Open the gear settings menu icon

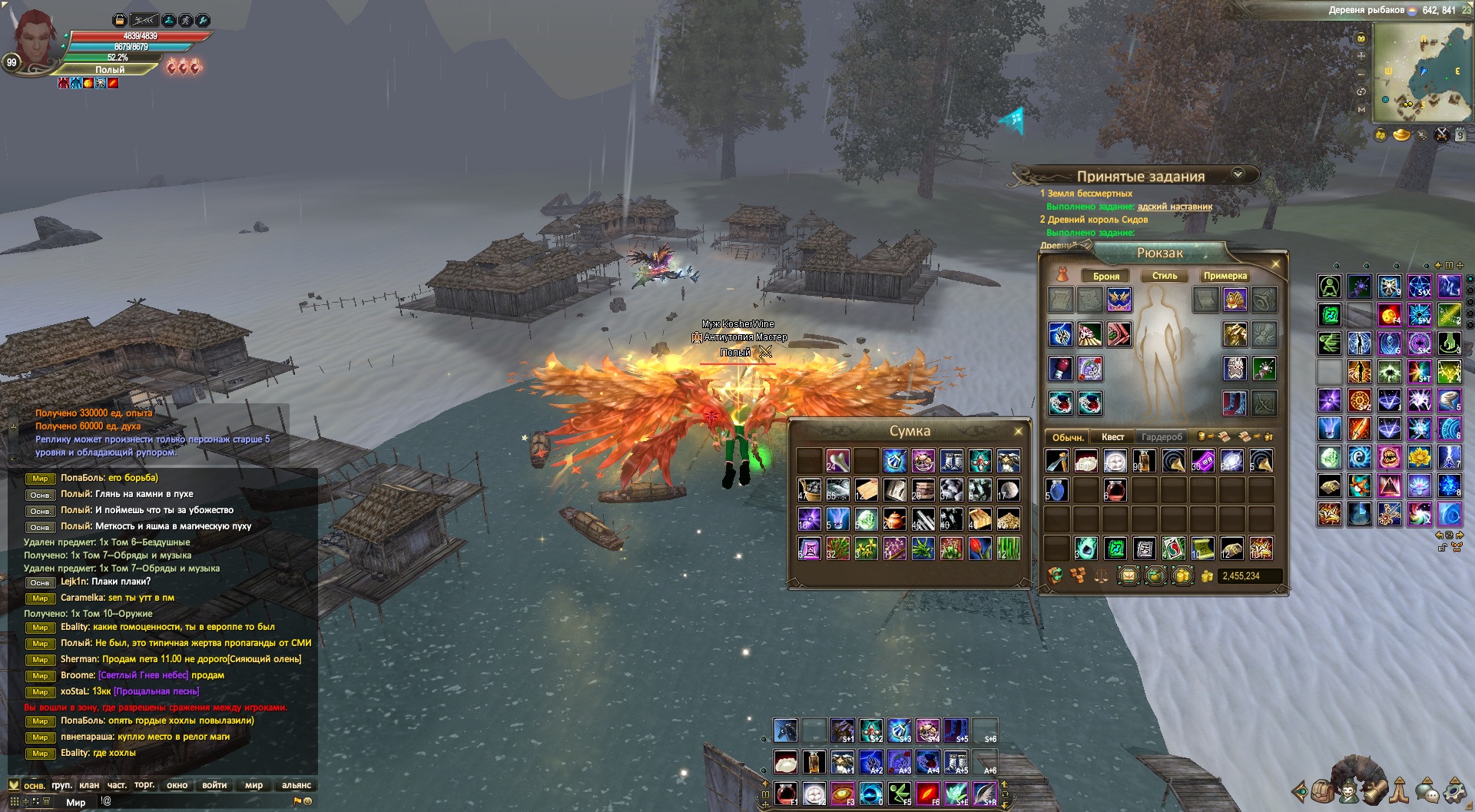(1454, 790)
